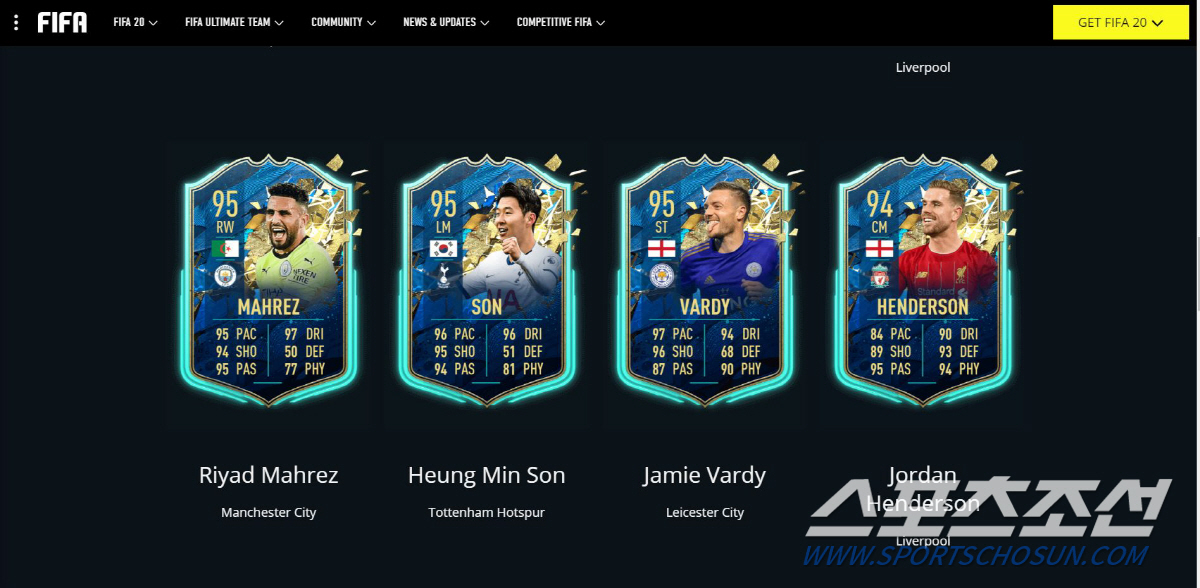The image size is (1200, 588).
Task: Open the News & Updates dropdown
Action: pyautogui.click(x=446, y=22)
